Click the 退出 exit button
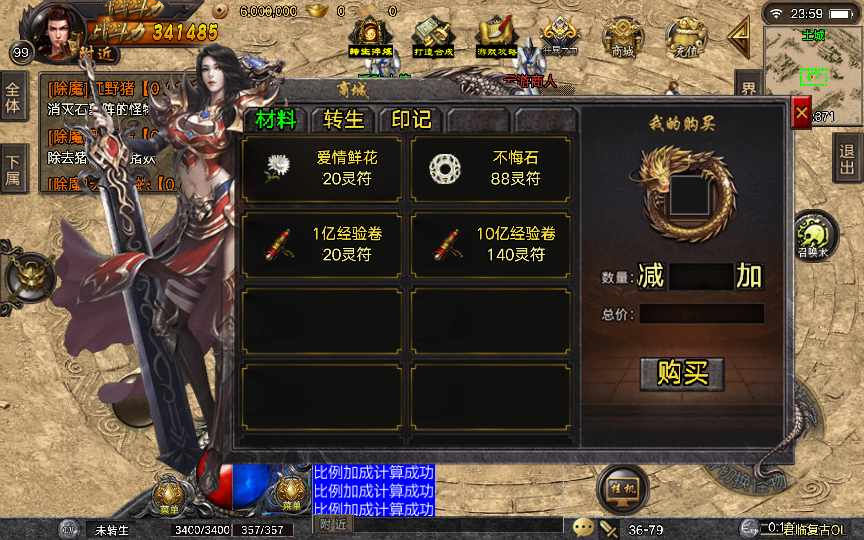This screenshot has height=540, width=864. 847,158
